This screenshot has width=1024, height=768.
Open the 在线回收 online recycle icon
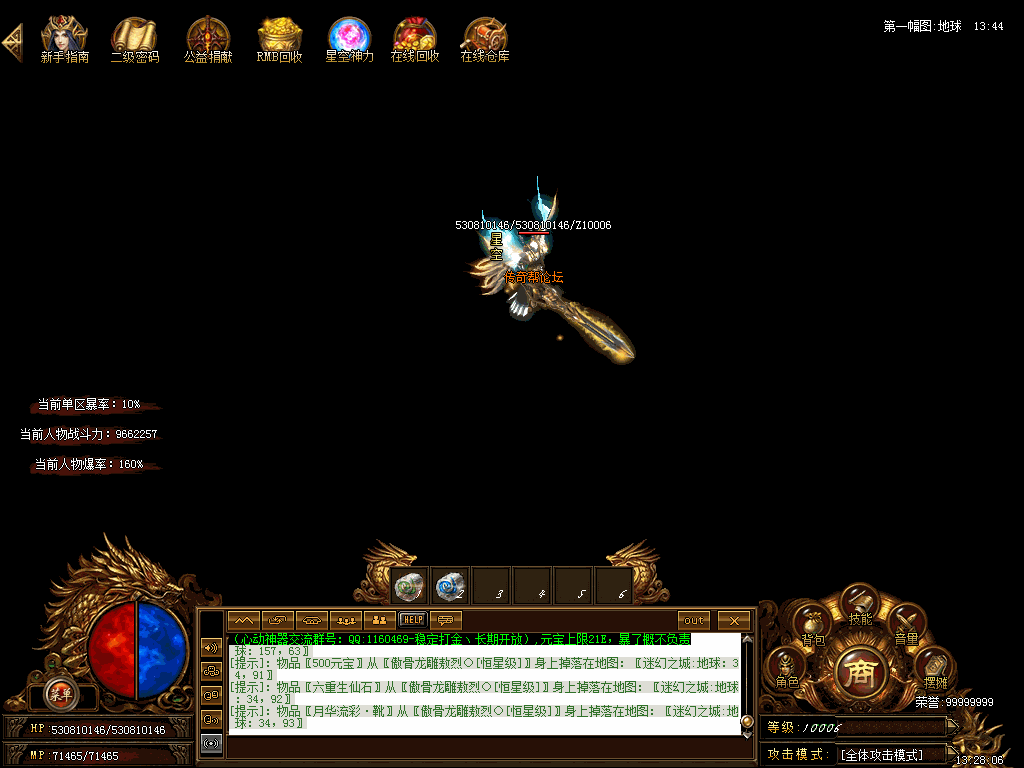click(x=414, y=38)
